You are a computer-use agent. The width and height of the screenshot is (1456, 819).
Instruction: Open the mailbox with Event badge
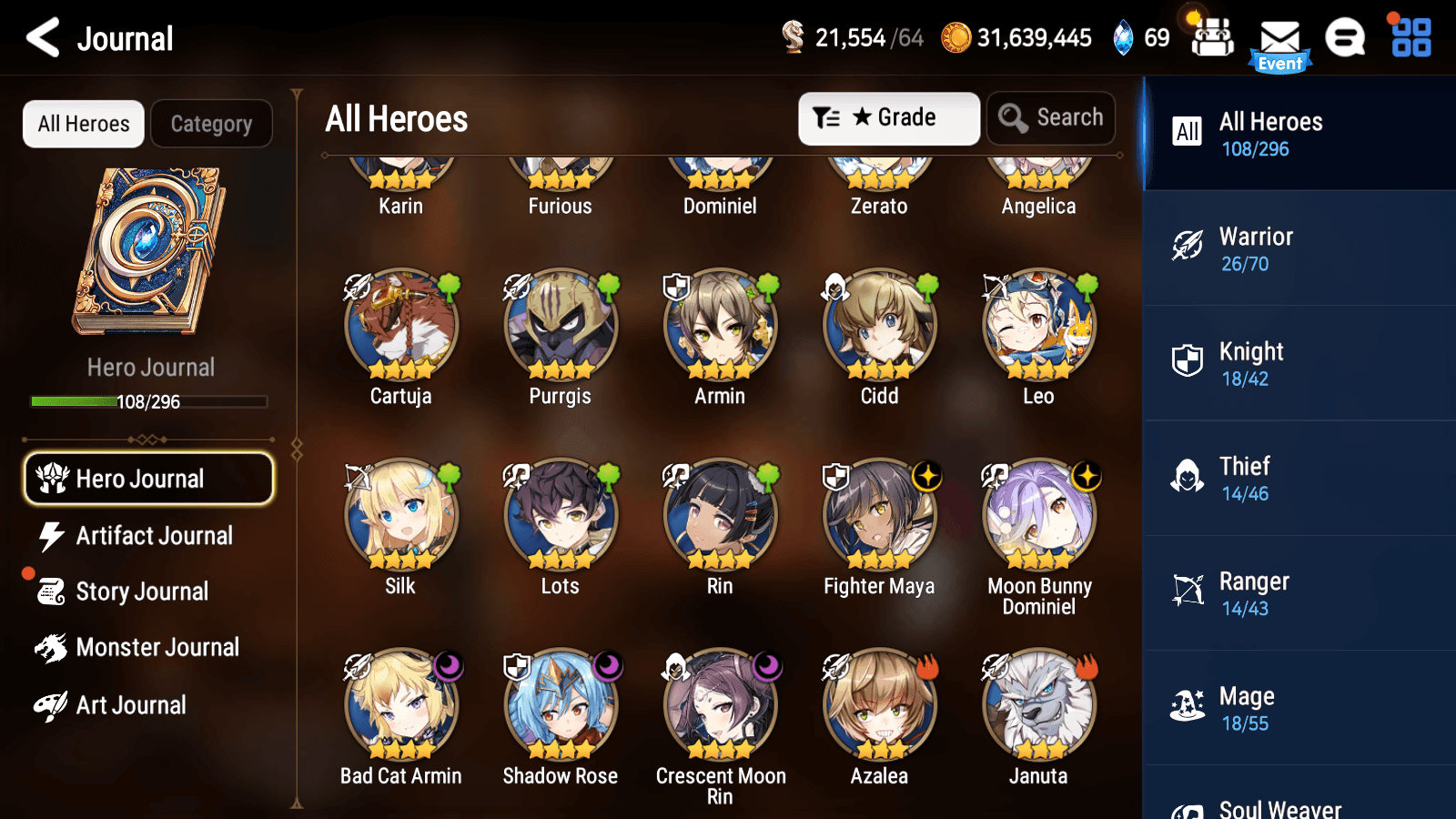click(1281, 38)
